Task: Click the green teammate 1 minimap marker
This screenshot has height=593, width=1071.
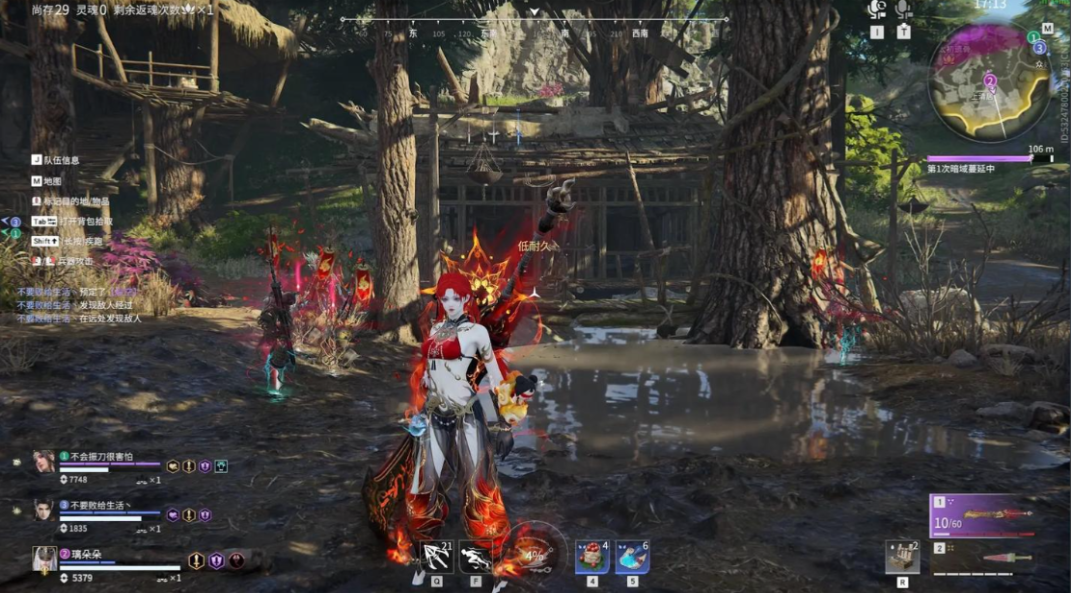Action: [x=1033, y=37]
